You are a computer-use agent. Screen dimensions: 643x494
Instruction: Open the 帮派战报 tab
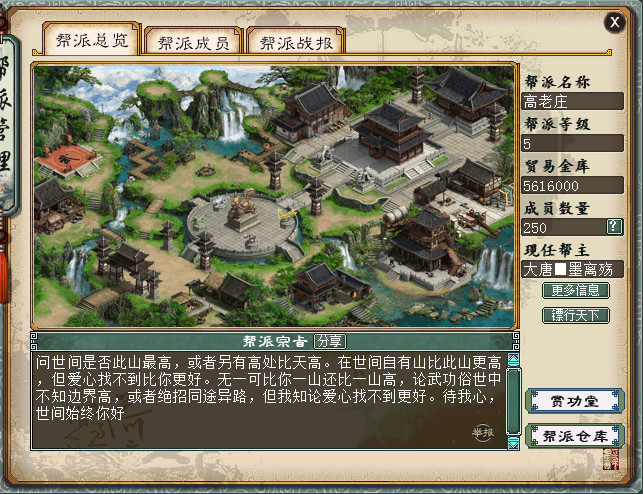click(296, 42)
